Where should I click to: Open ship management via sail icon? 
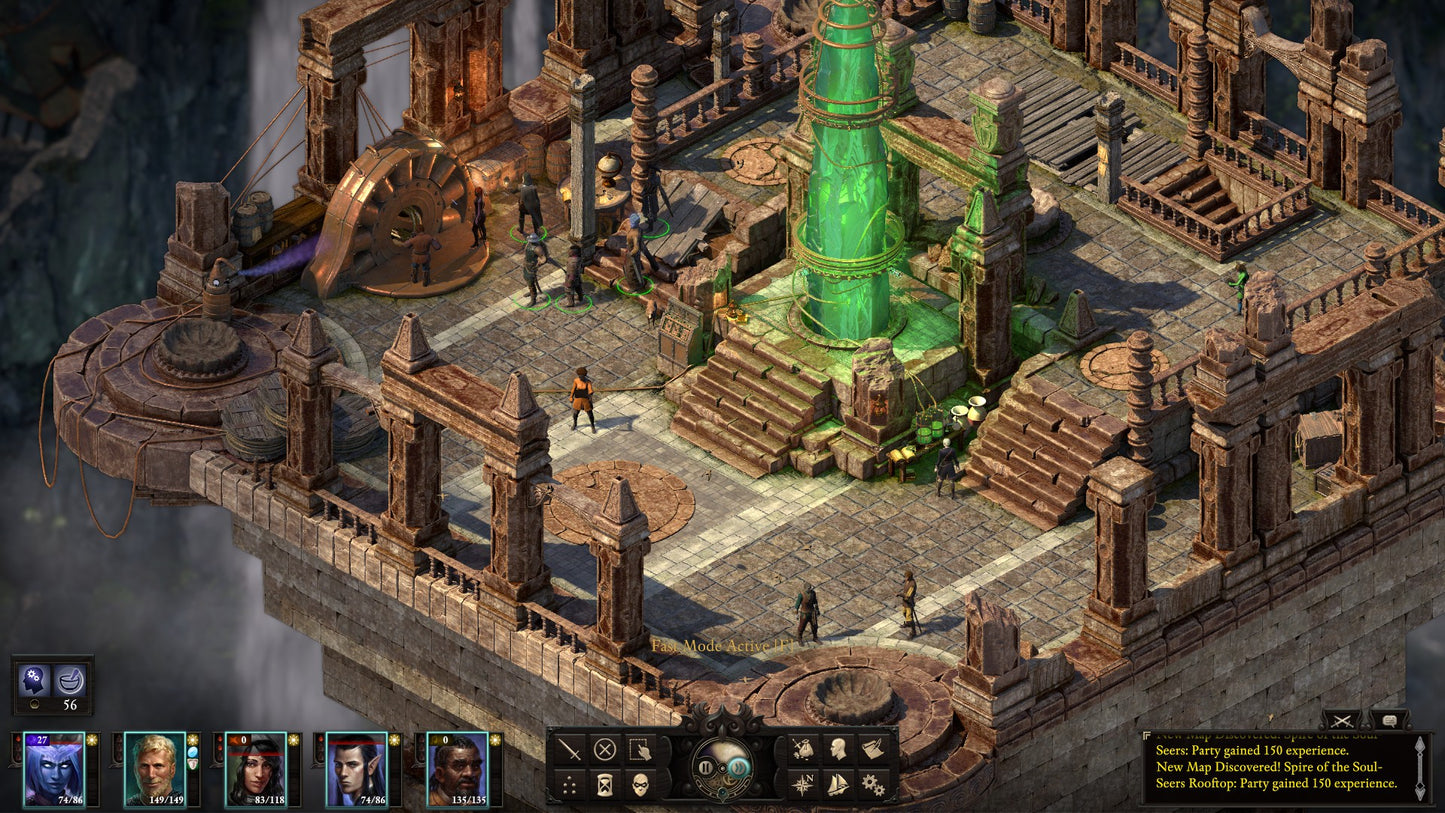click(838, 783)
